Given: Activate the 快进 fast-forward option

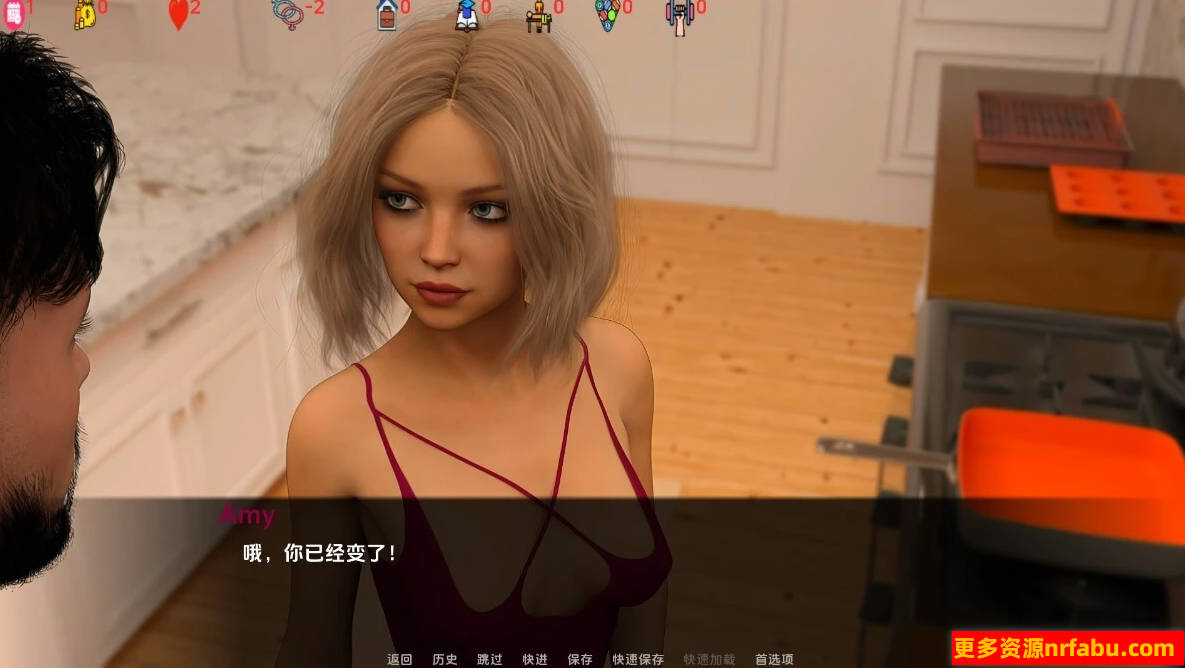Looking at the screenshot, I should [535, 659].
